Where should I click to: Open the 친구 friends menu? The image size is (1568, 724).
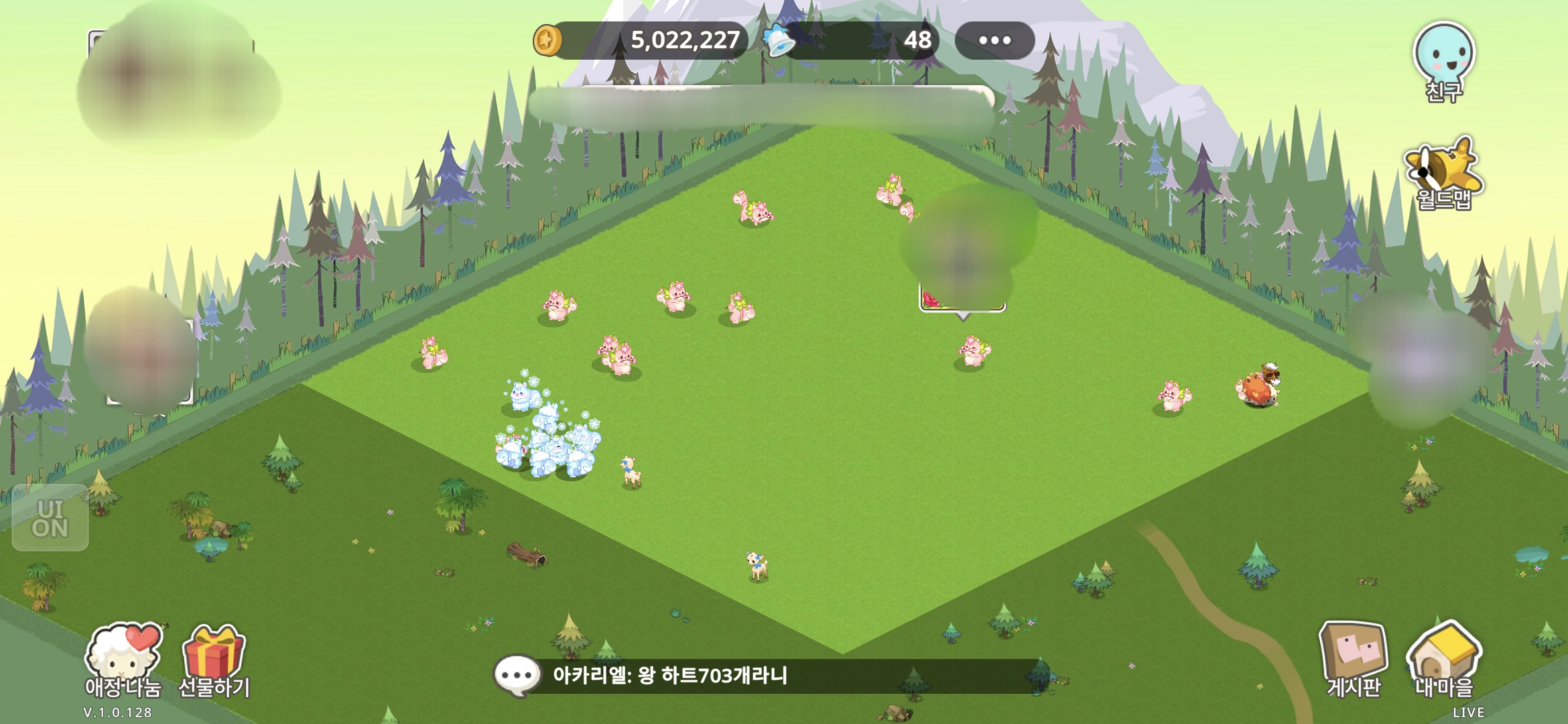coord(1443,60)
